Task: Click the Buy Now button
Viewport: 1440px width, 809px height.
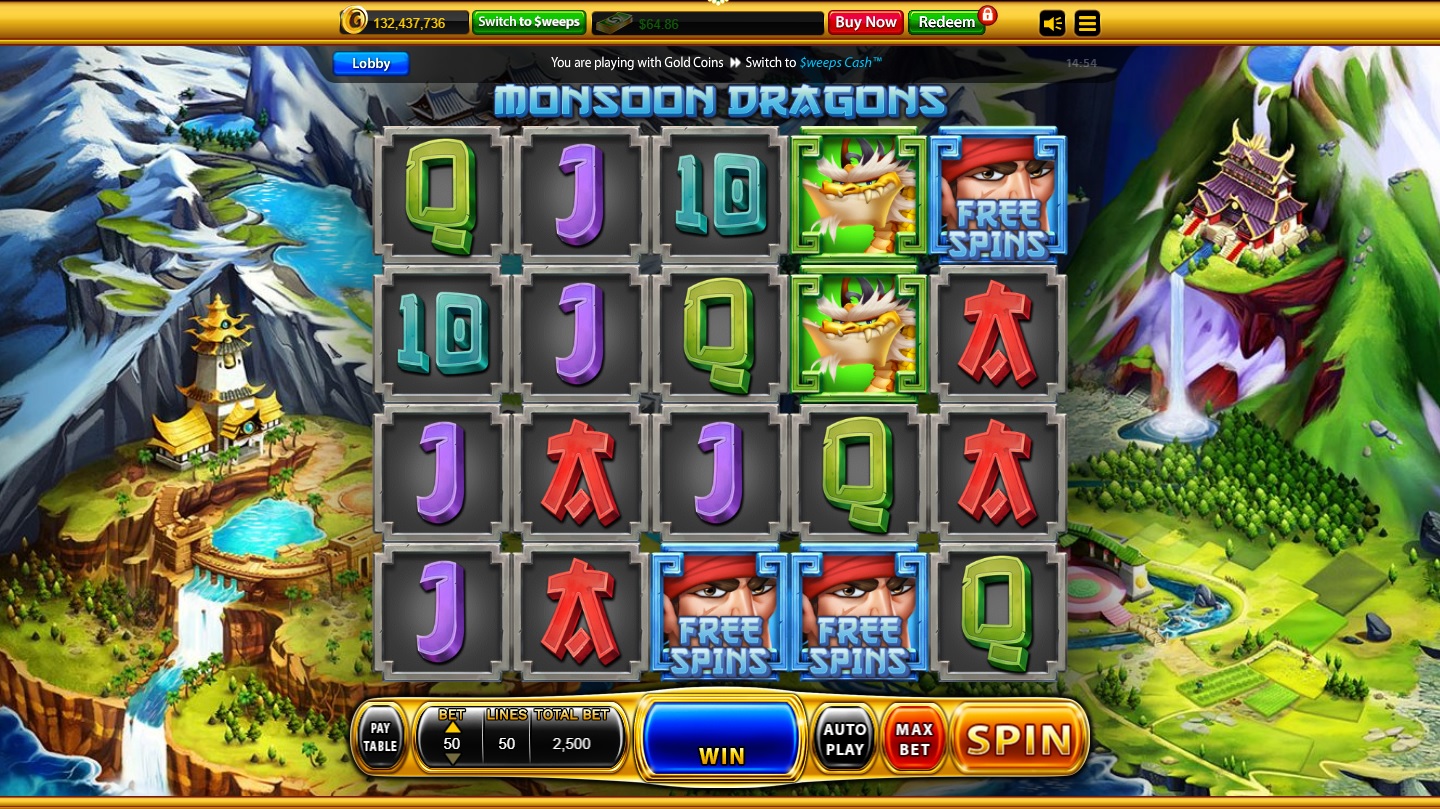Action: tap(865, 22)
